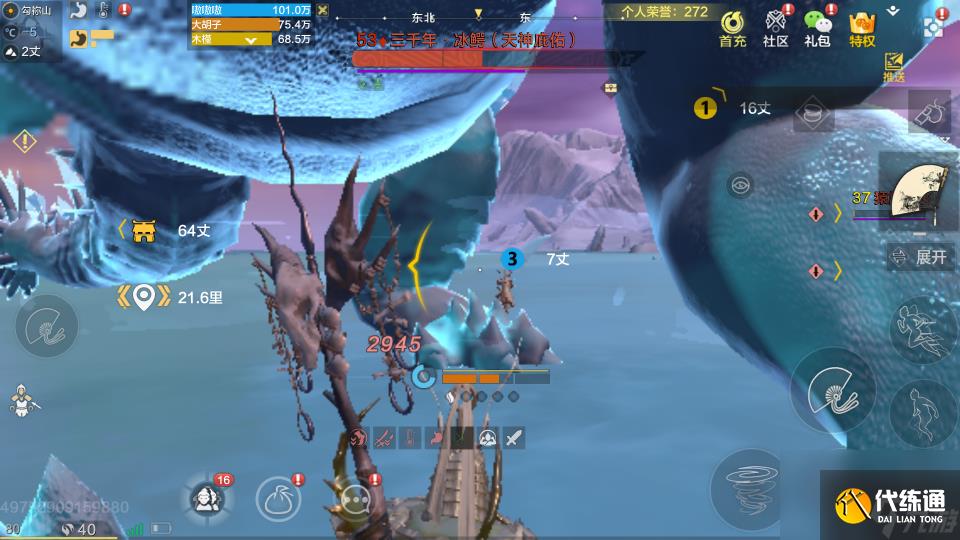Image resolution: width=960 pixels, height=540 pixels.
Task: Open the 推送 push notification icon
Action: 893,68
